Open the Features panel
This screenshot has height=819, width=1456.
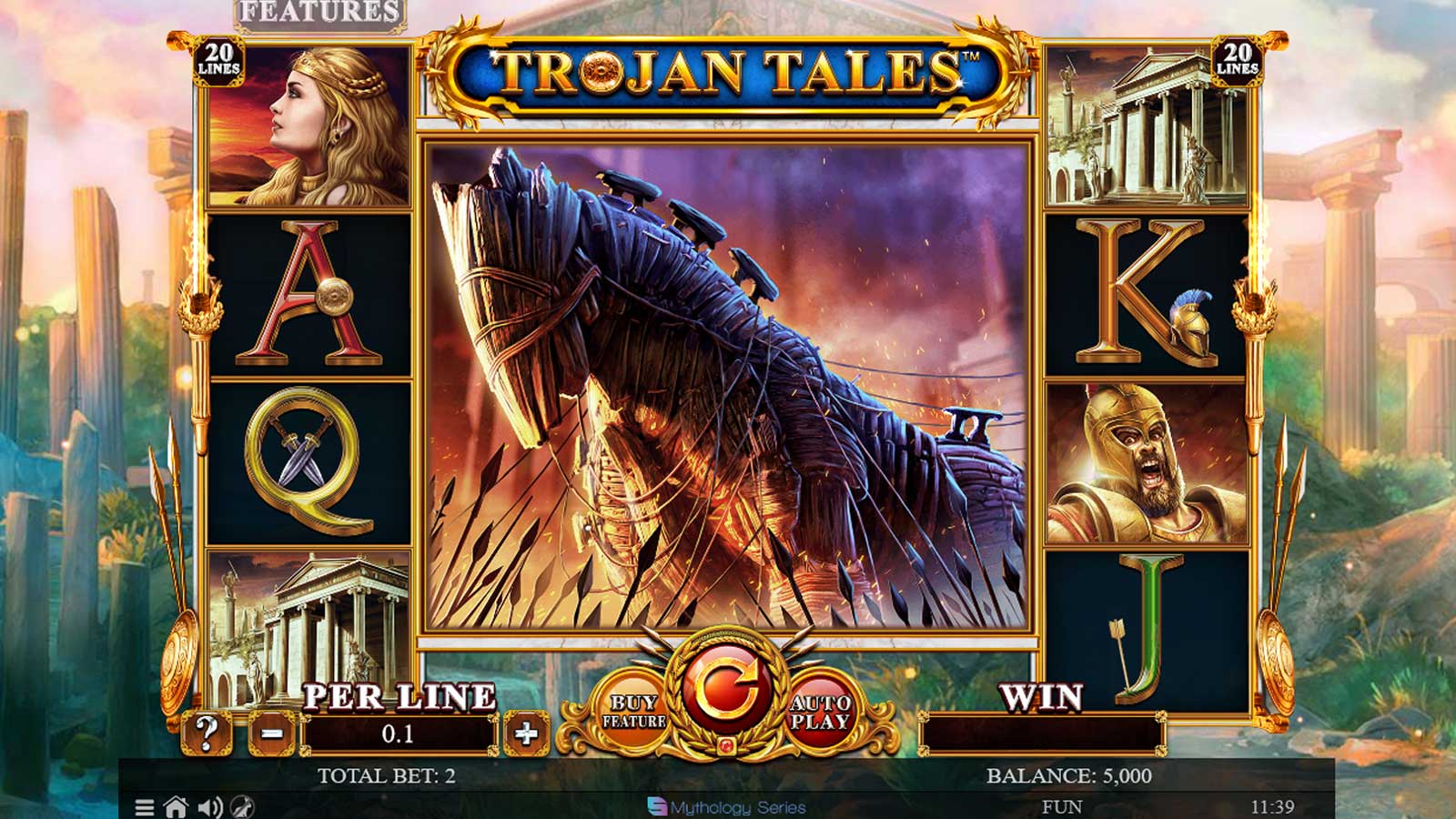point(319,13)
